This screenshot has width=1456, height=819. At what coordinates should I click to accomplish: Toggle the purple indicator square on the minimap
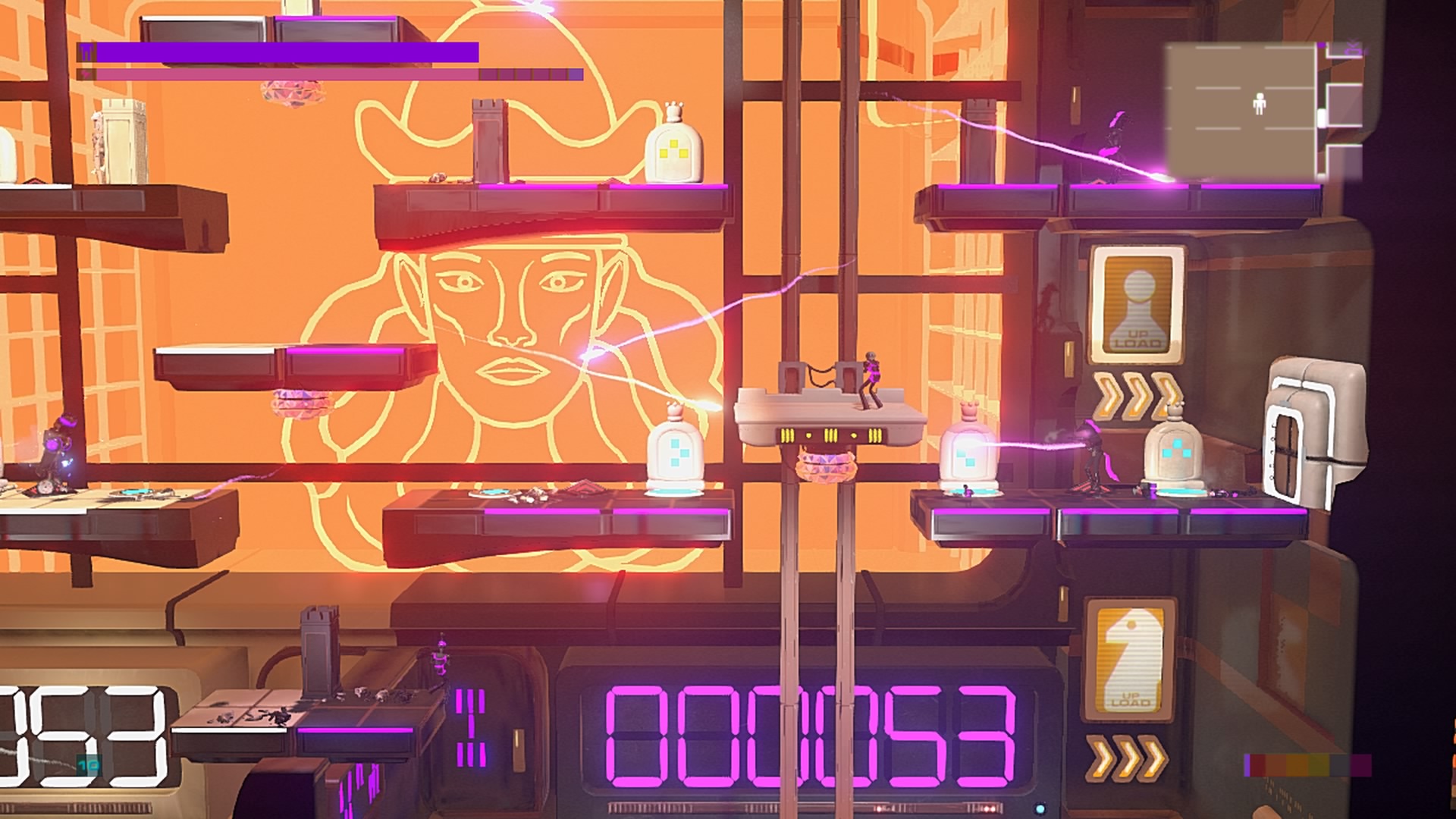1319,44
